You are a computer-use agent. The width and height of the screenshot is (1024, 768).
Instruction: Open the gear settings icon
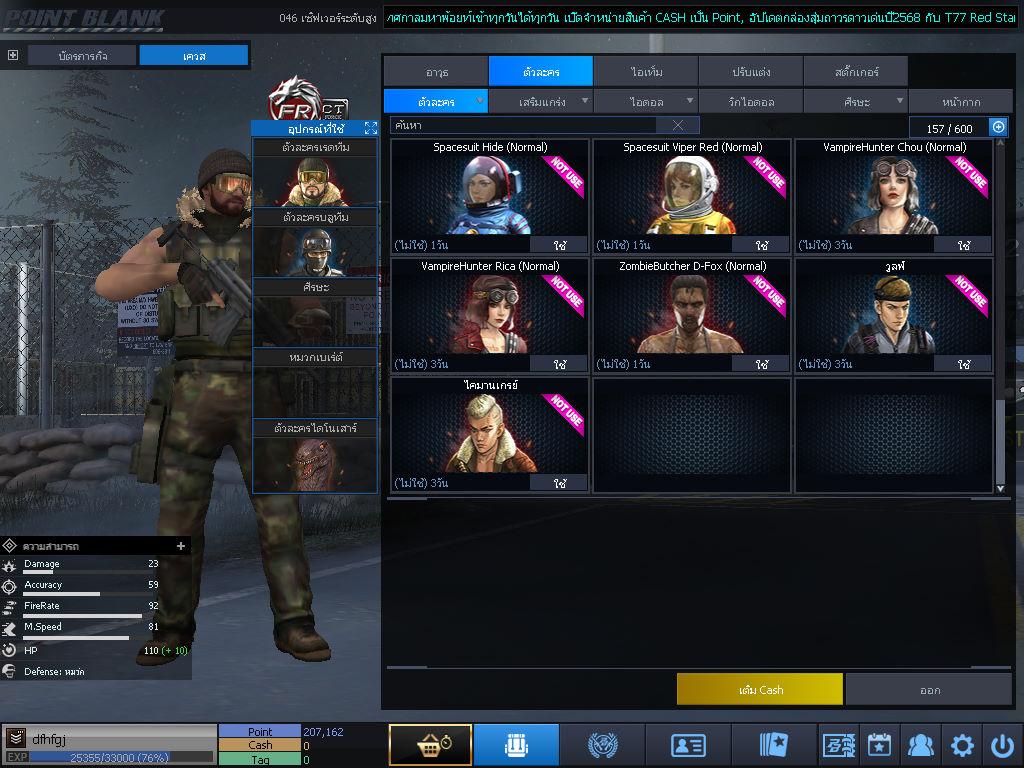pyautogui.click(x=962, y=745)
